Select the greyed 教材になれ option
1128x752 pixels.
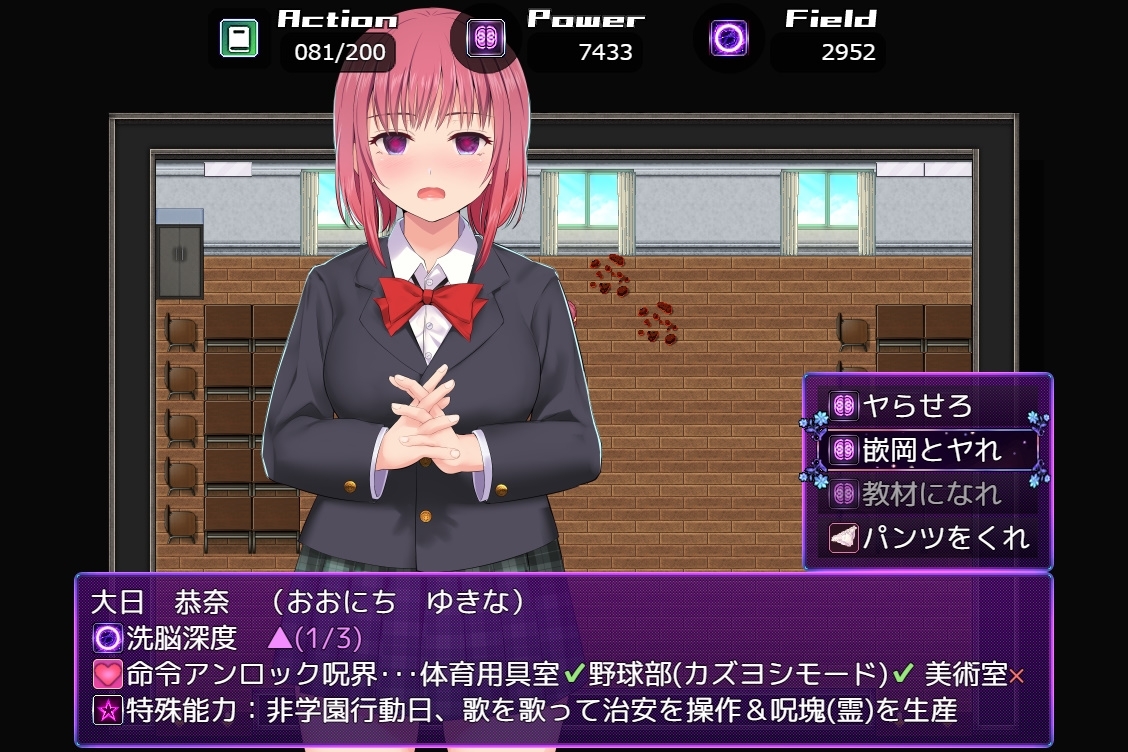(930, 494)
